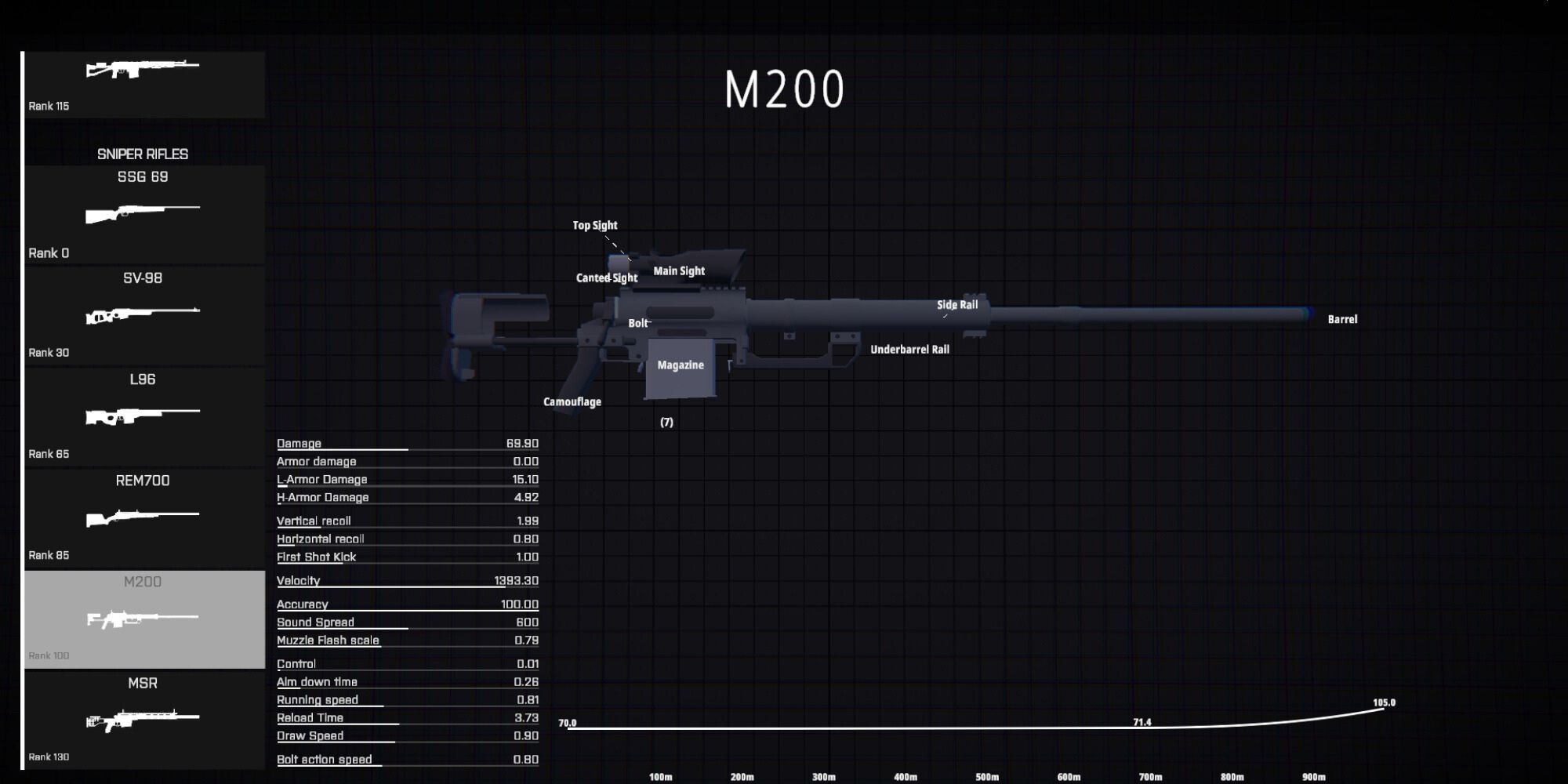The image size is (1568, 784).
Task: Expand the Side Rail attachment options
Action: point(957,303)
